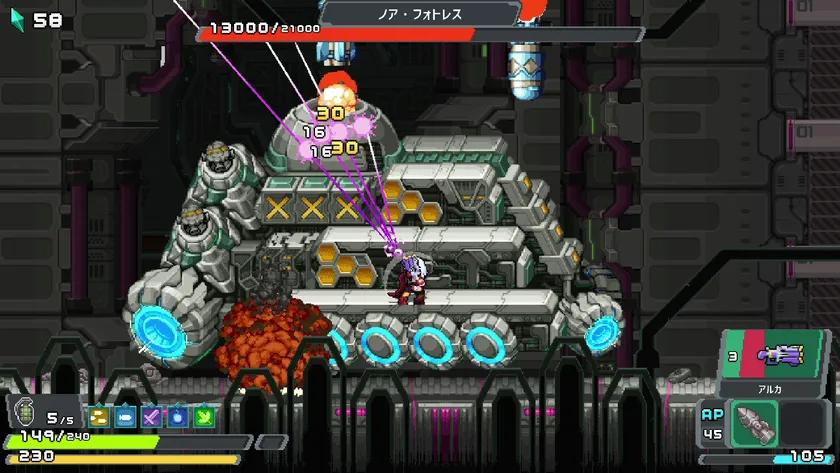Click the blue bomb buff icon

[178, 417]
